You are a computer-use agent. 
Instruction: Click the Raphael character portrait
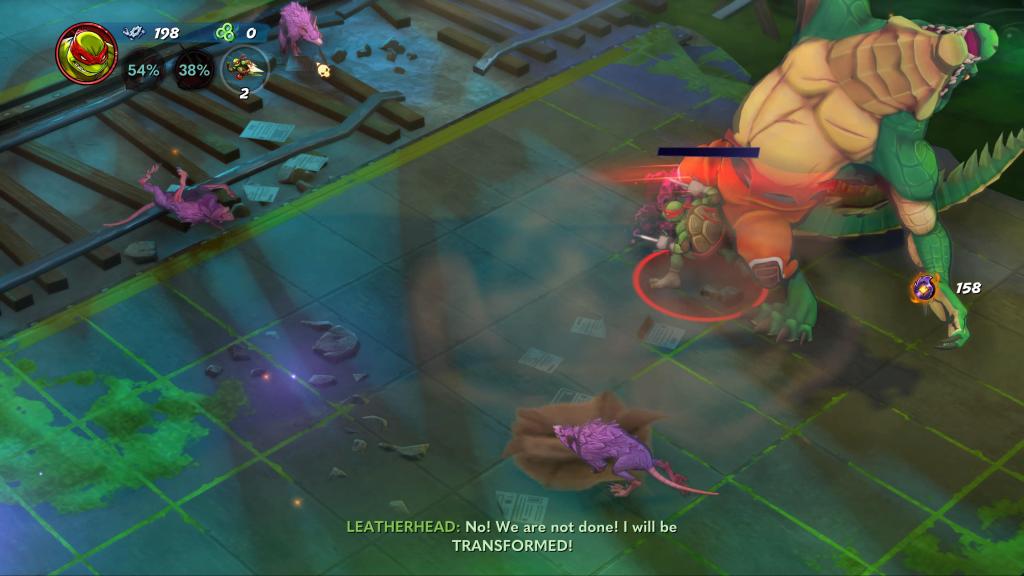point(86,53)
